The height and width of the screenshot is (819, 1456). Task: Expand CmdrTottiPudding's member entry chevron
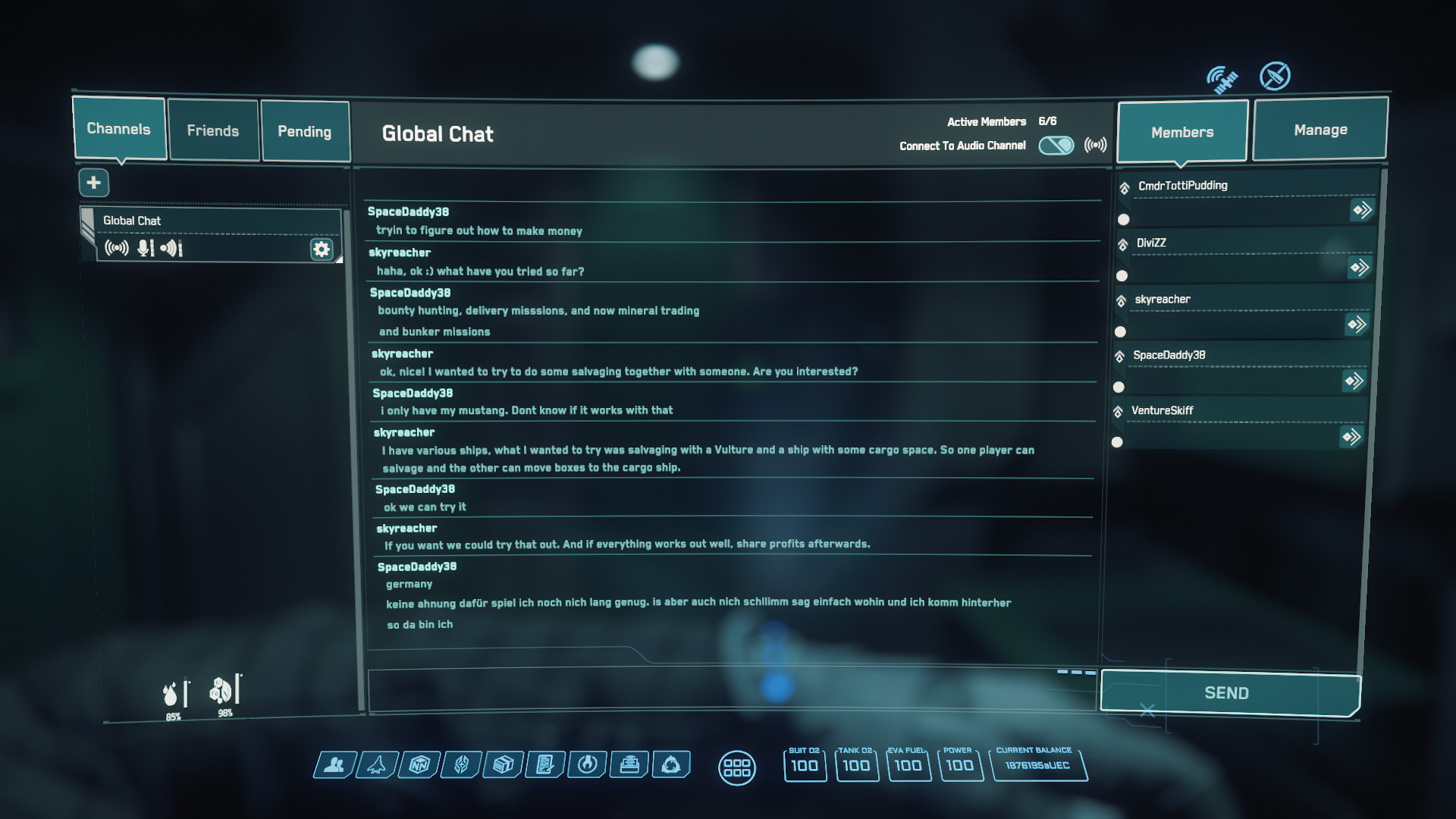[x=1361, y=211]
